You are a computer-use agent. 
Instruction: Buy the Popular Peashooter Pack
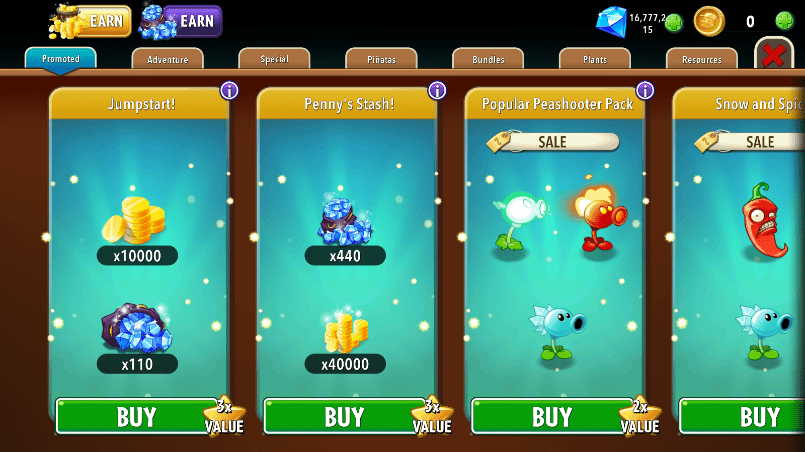[x=551, y=416]
